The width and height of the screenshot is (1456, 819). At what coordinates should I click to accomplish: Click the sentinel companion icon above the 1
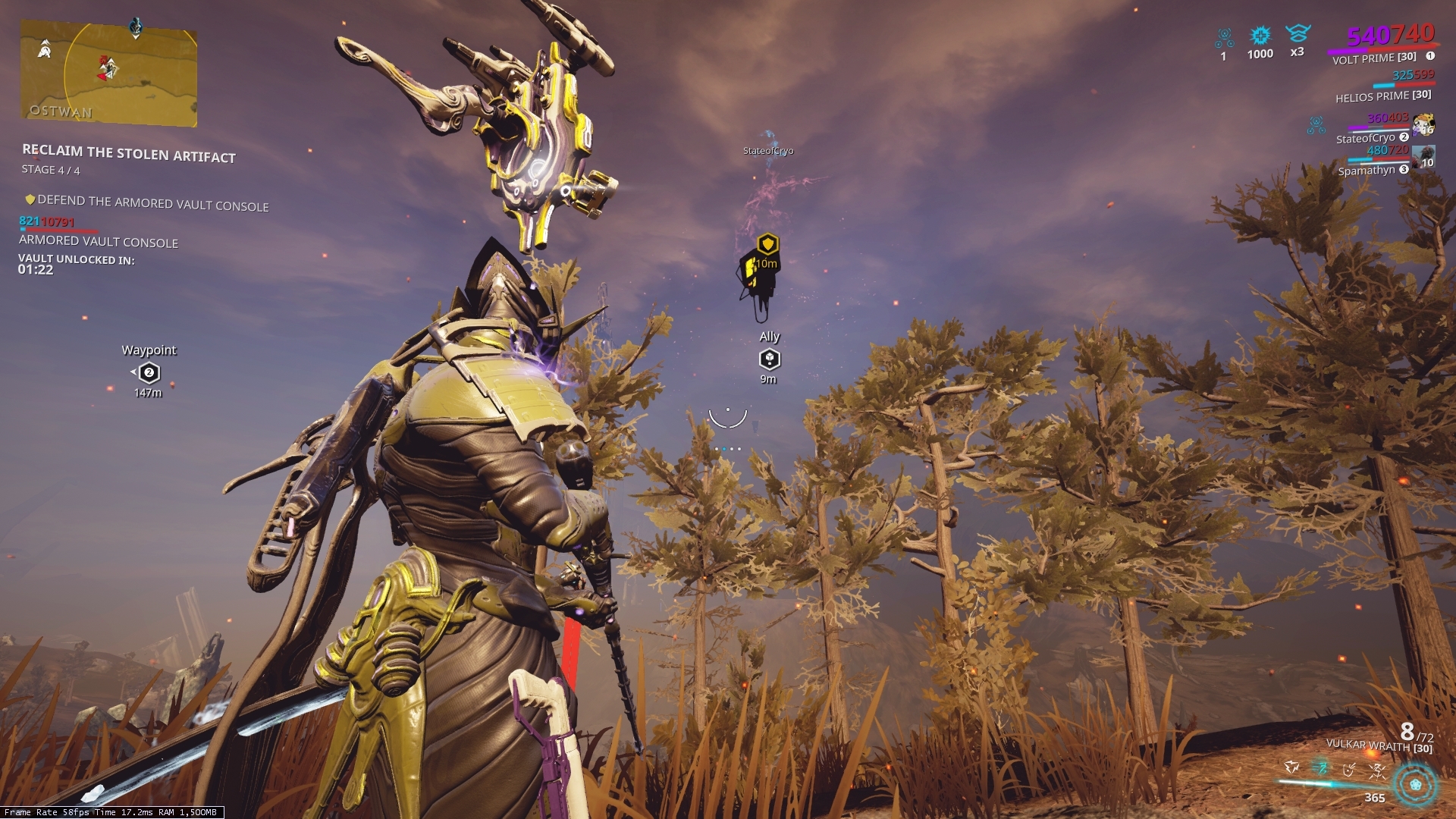(1224, 35)
